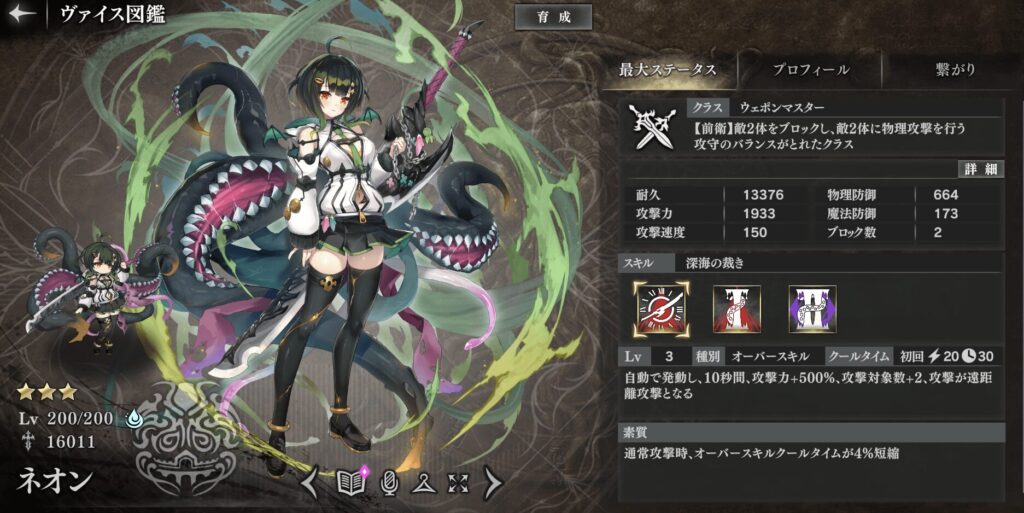Expand the artwork with the fullscreen arrows
This screenshot has height=513, width=1024.
(x=458, y=483)
